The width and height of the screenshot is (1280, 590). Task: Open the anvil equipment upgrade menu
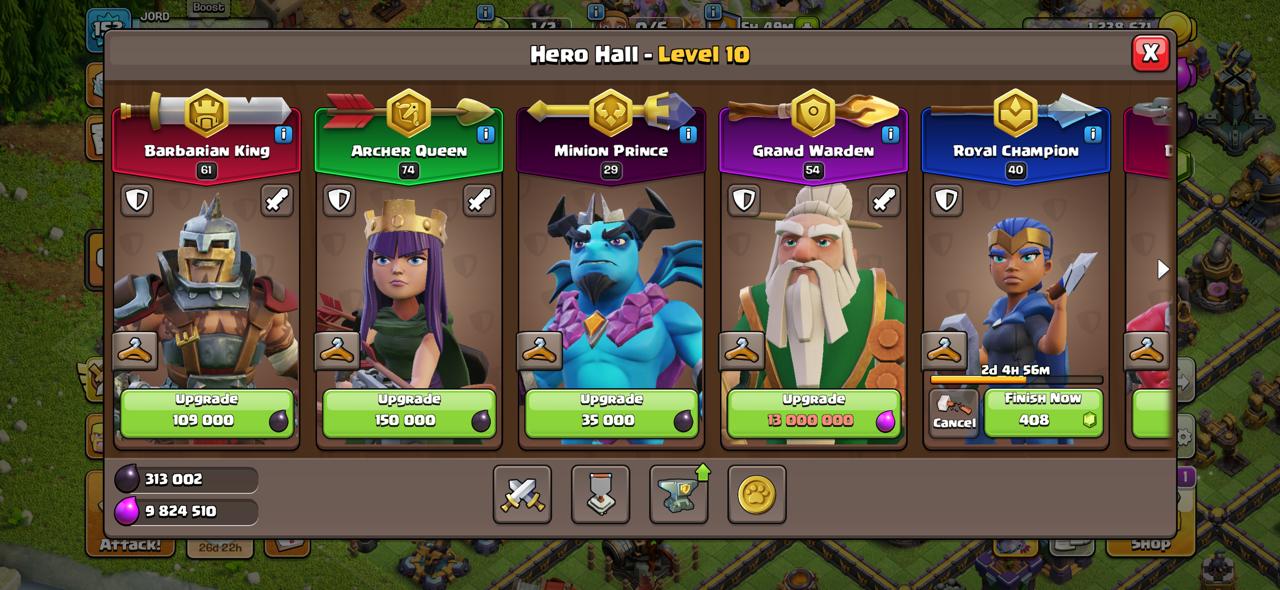(679, 494)
